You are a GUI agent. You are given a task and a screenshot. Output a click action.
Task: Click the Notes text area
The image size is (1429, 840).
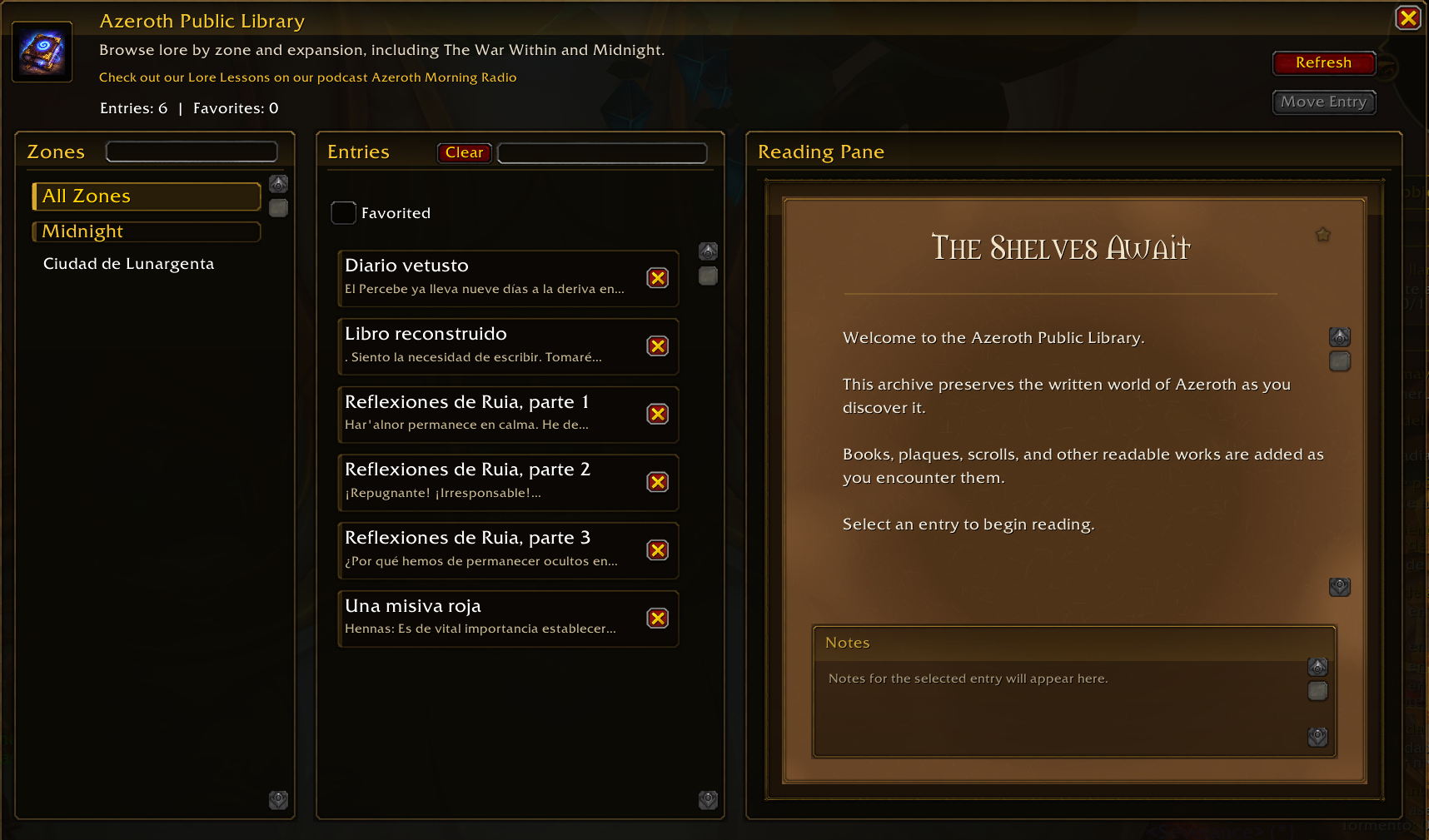click(1058, 706)
